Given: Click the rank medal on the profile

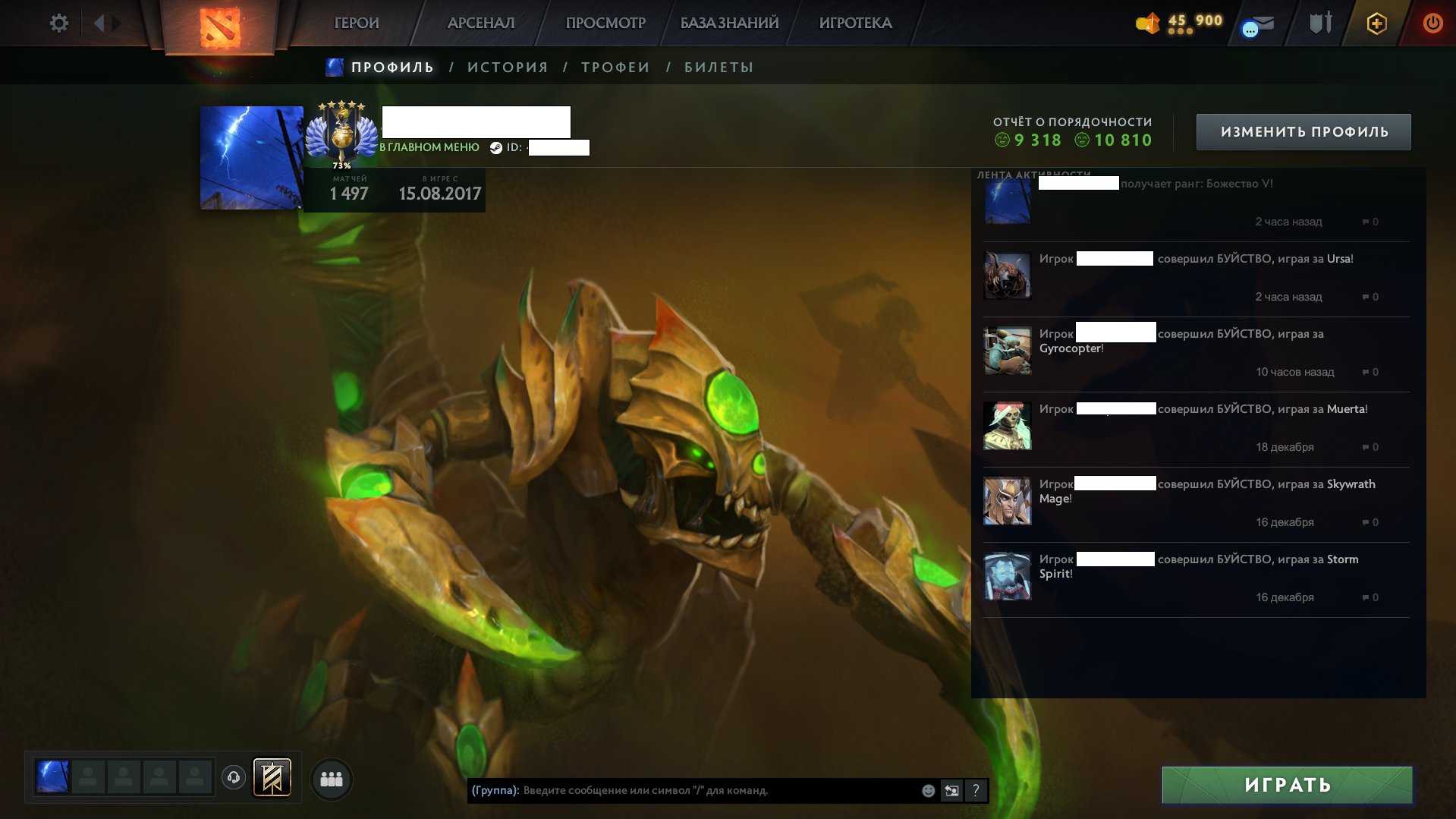Looking at the screenshot, I should pos(341,131).
